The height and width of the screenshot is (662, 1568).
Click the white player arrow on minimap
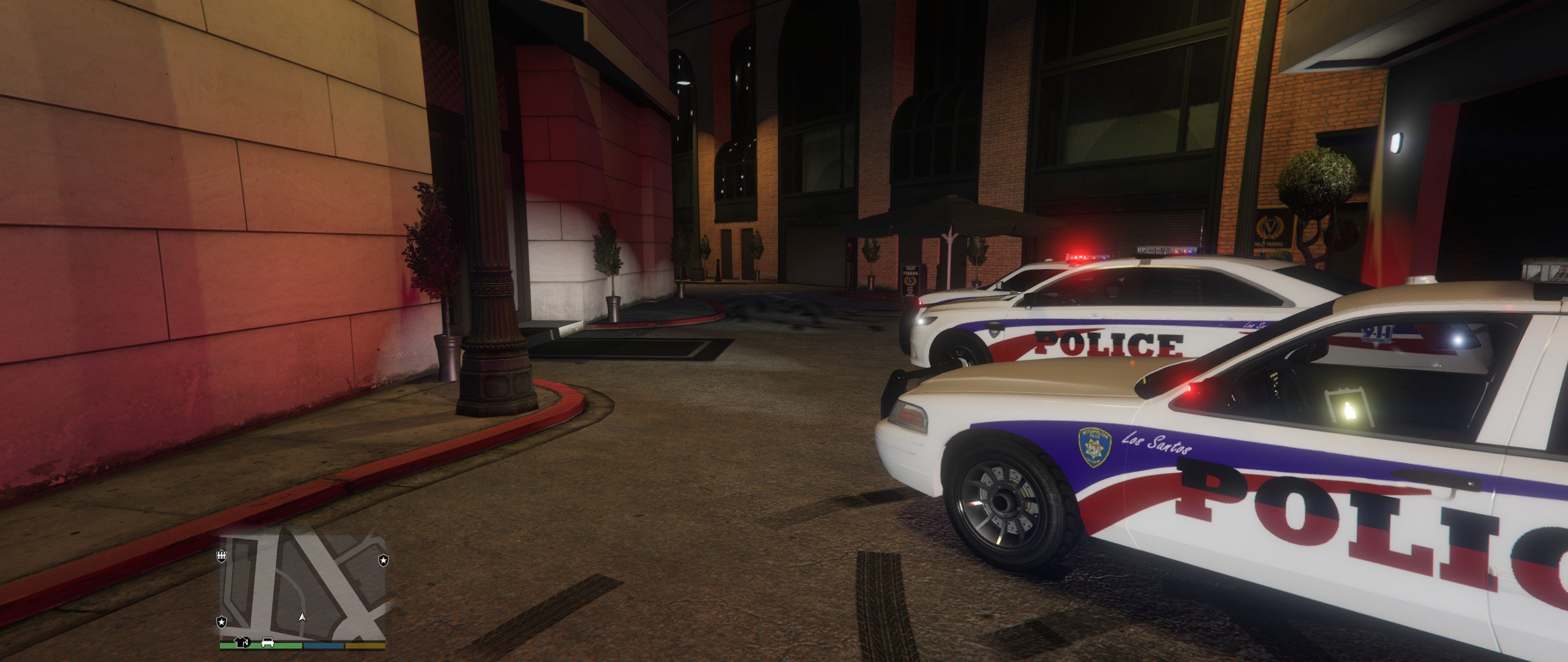coord(301,617)
